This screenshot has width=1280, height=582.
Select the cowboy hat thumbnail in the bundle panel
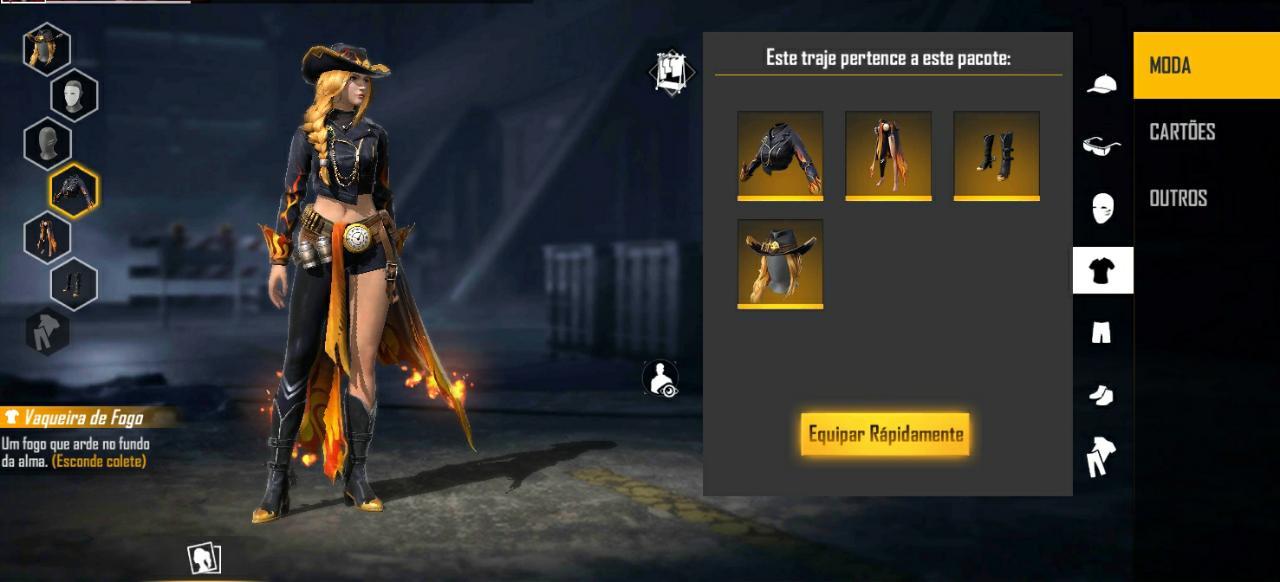(780, 263)
